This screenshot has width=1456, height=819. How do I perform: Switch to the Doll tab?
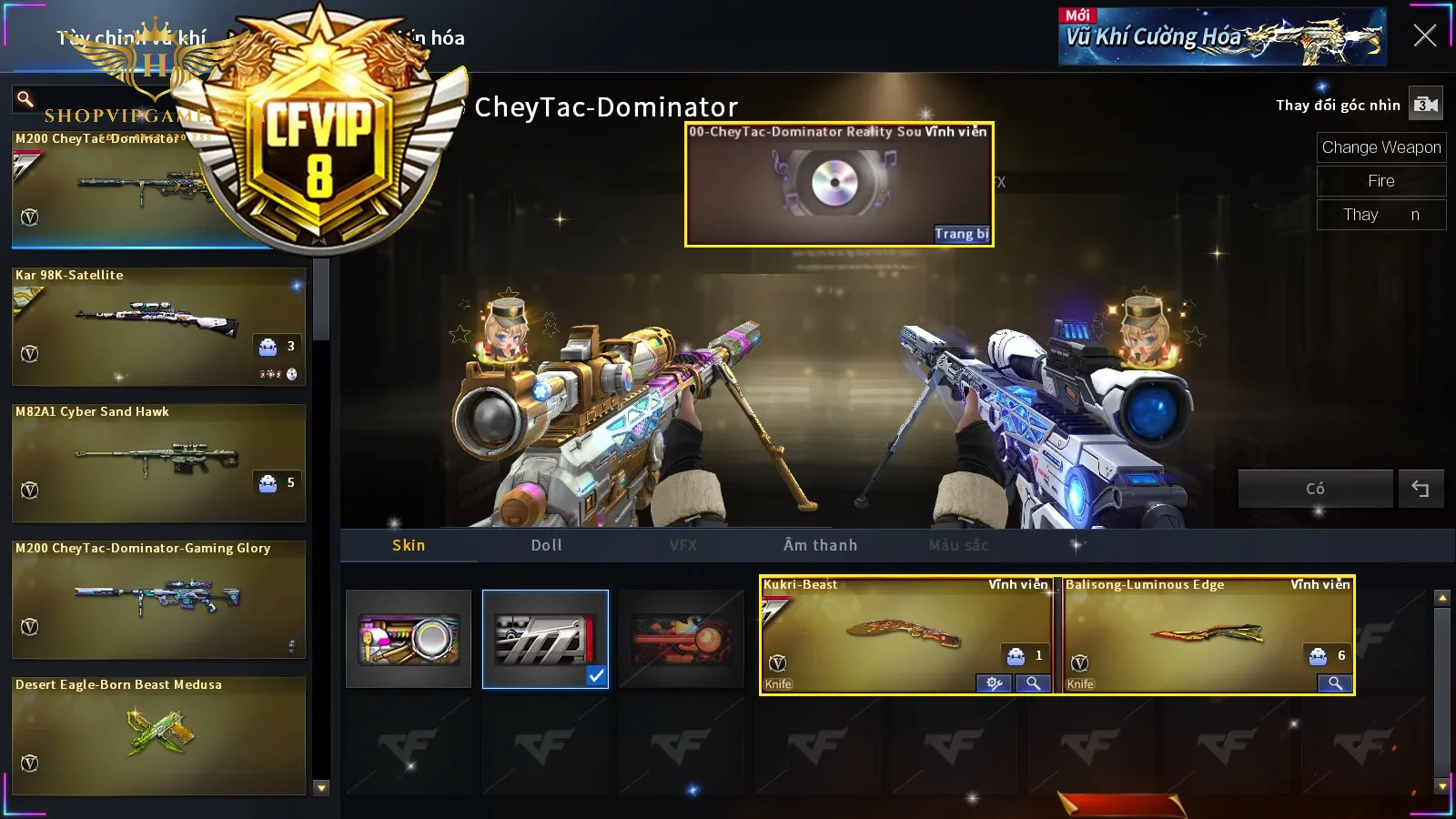pyautogui.click(x=546, y=545)
